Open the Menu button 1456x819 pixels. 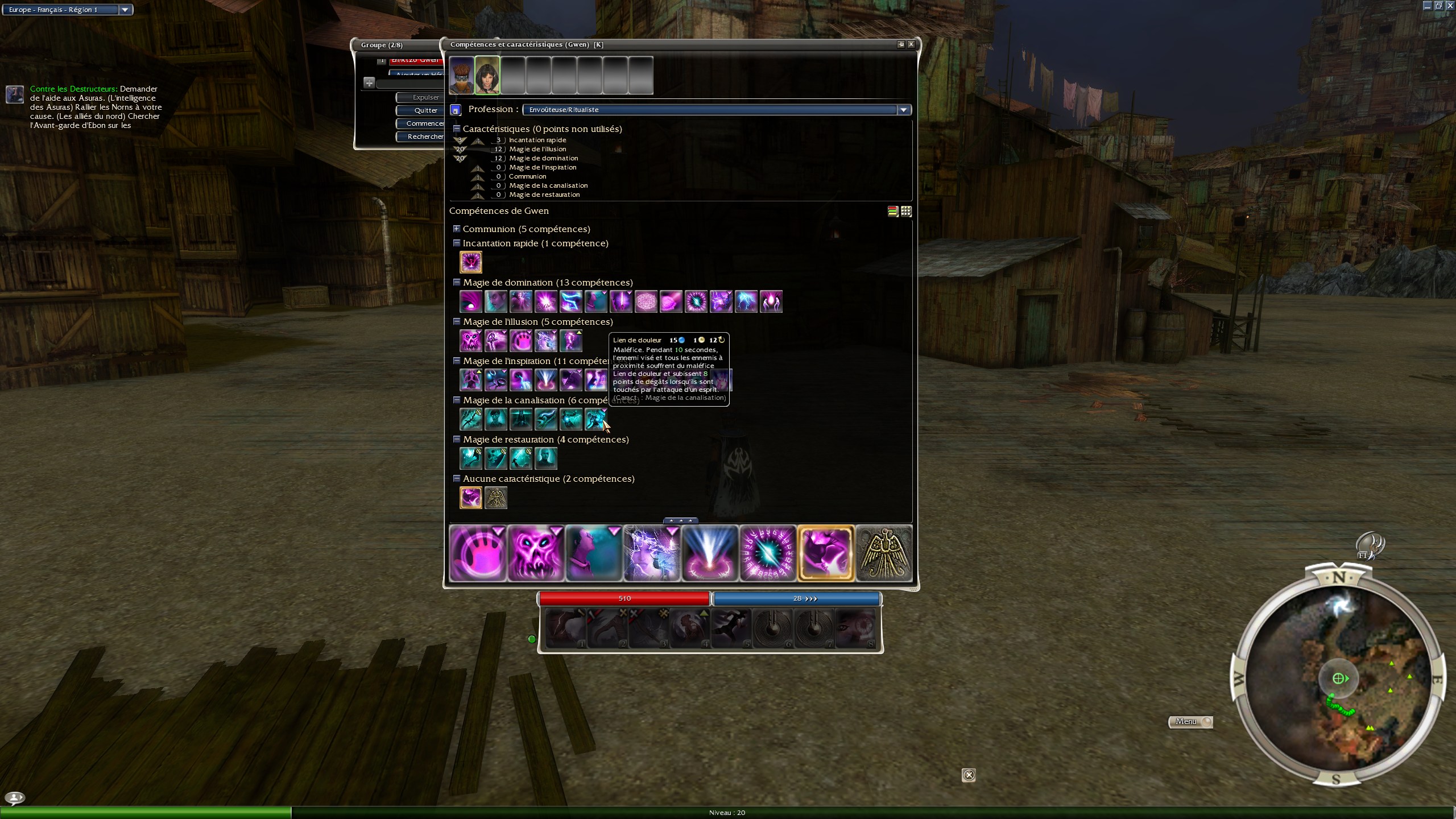click(x=1189, y=722)
